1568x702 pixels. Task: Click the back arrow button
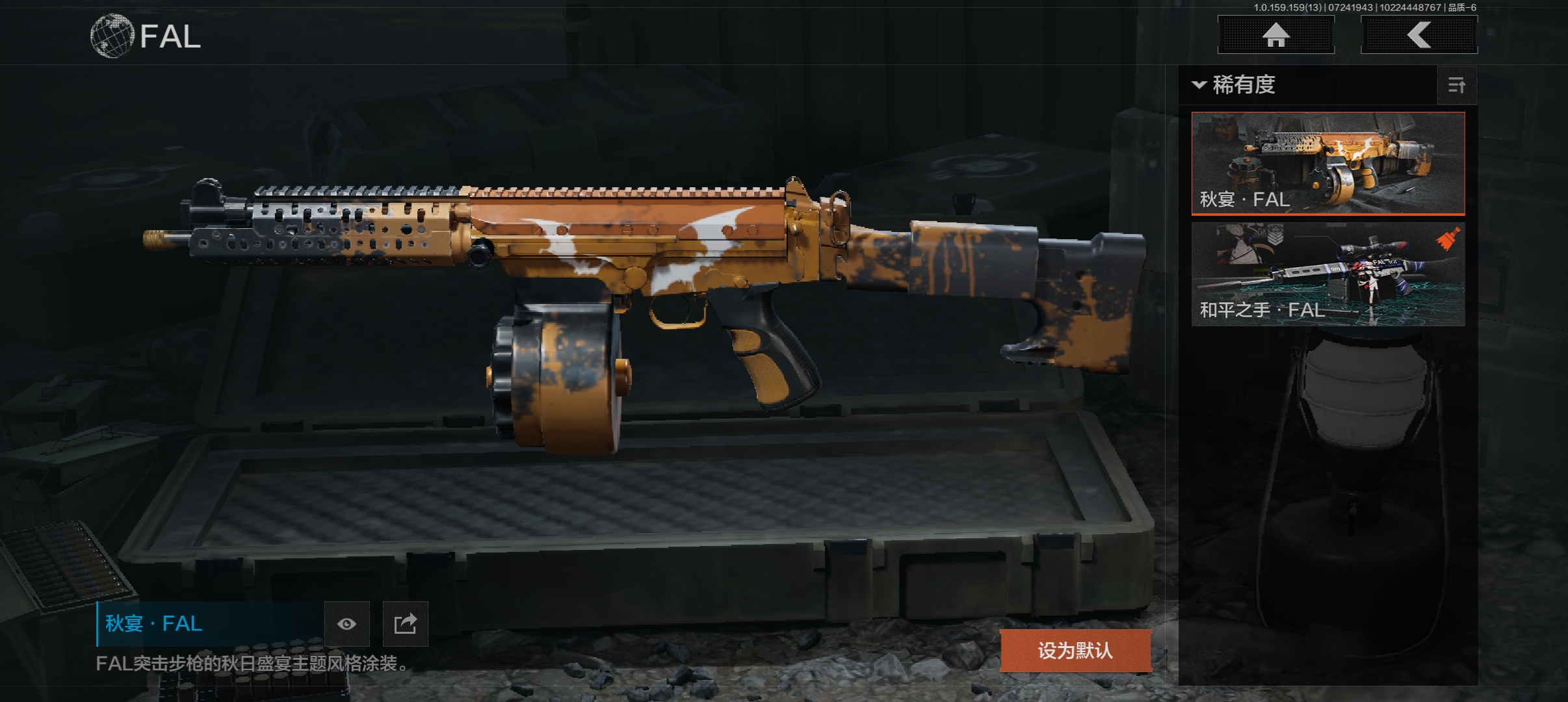coord(1418,35)
